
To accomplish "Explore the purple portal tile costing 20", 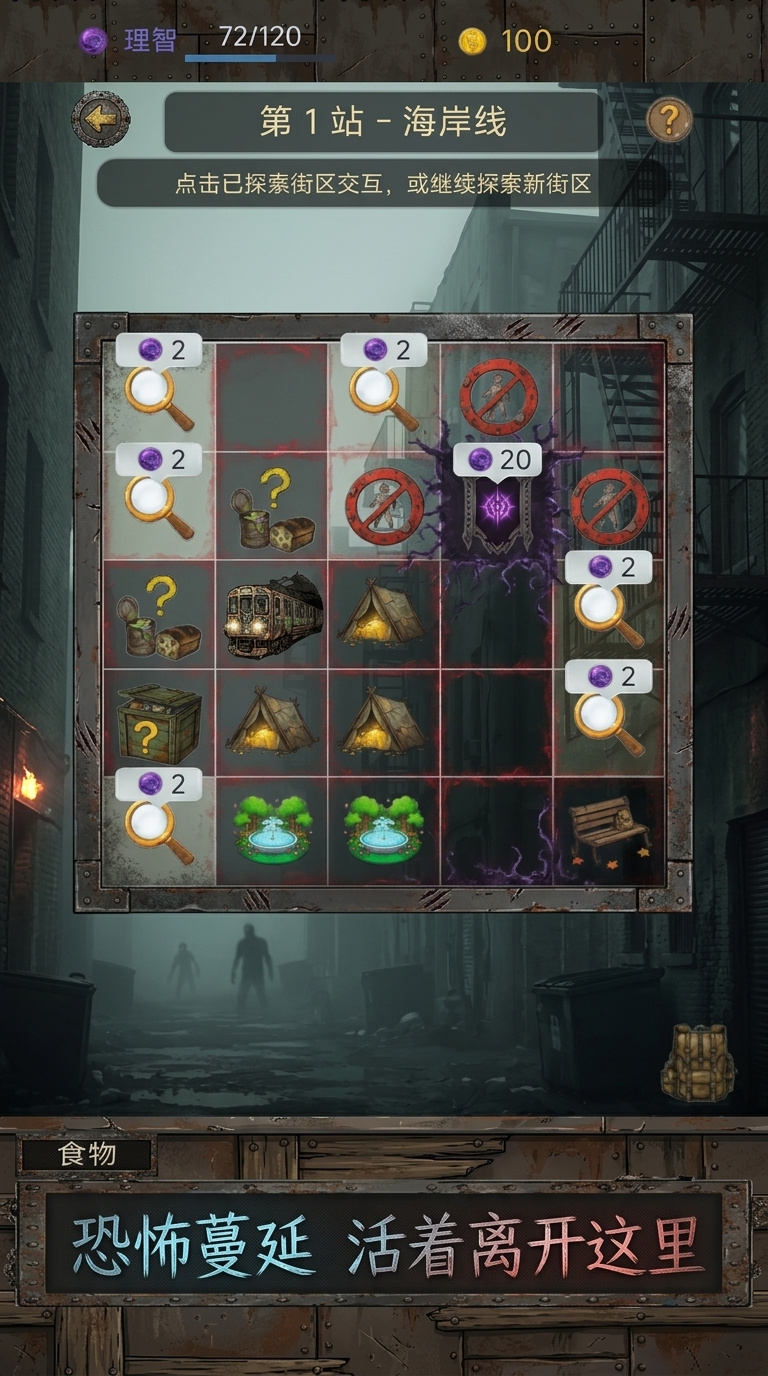I will tap(497, 505).
